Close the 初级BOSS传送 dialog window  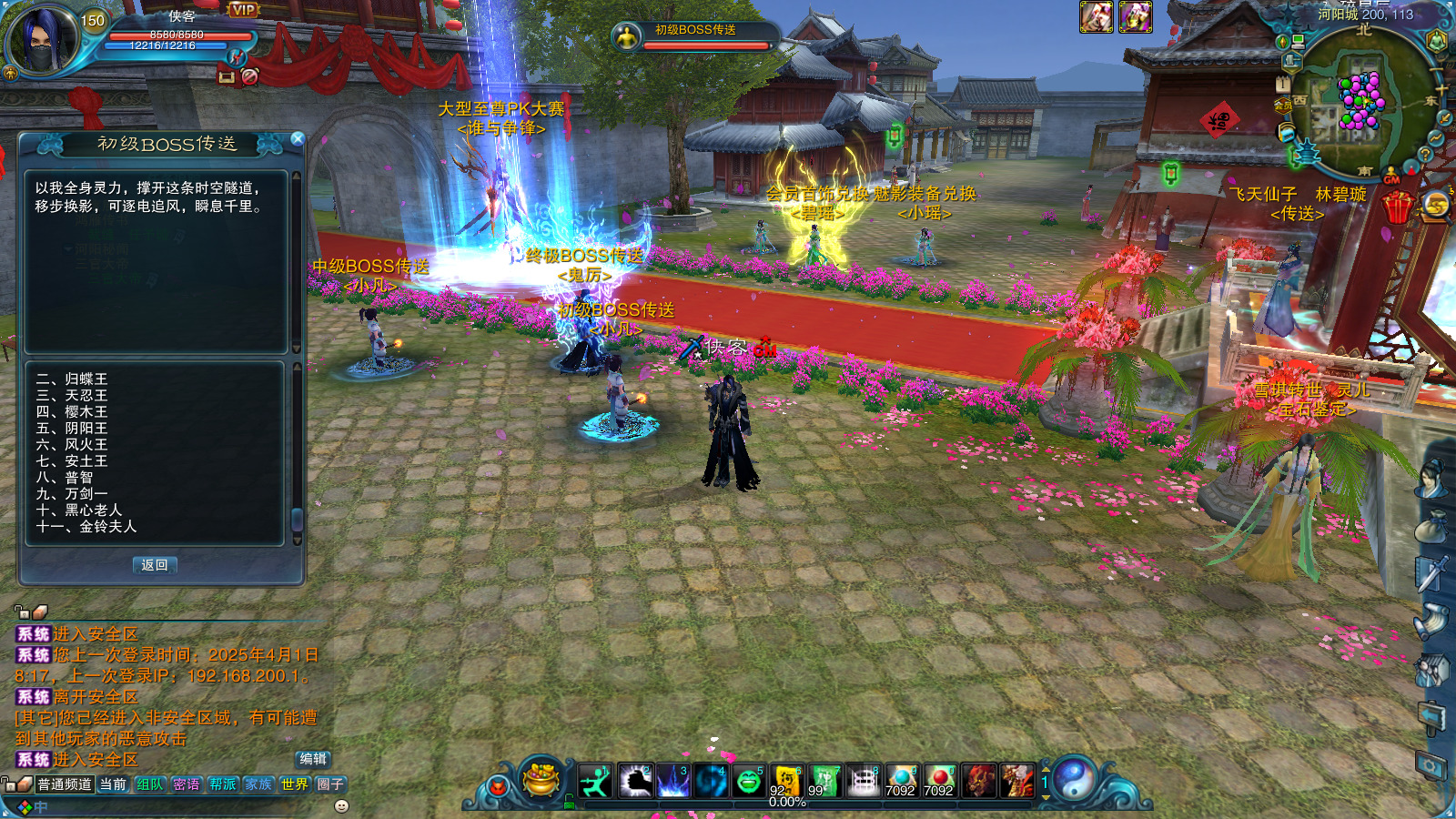[297, 139]
